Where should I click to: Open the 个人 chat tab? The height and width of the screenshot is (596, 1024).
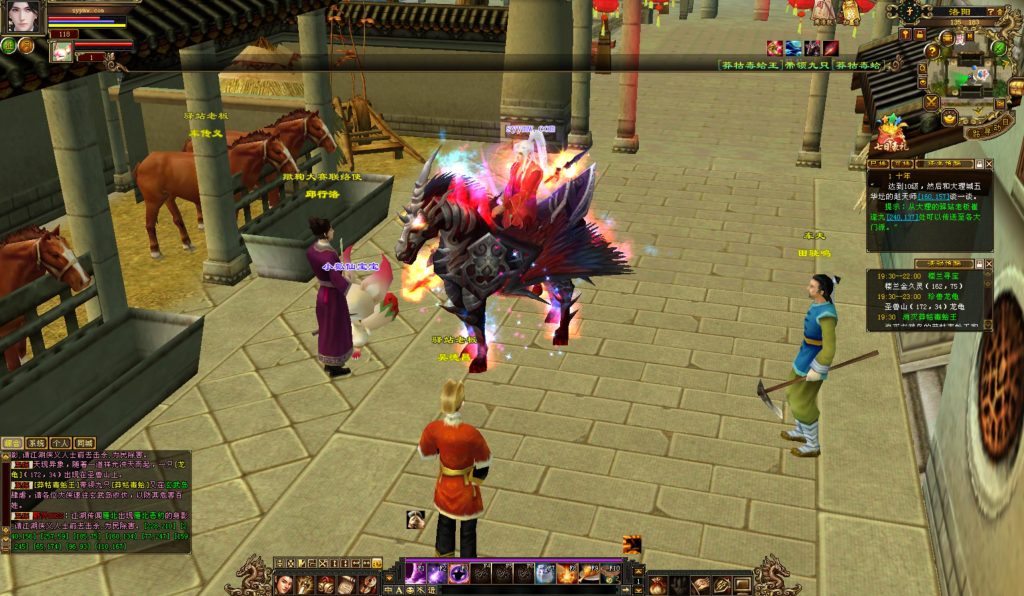click(61, 442)
